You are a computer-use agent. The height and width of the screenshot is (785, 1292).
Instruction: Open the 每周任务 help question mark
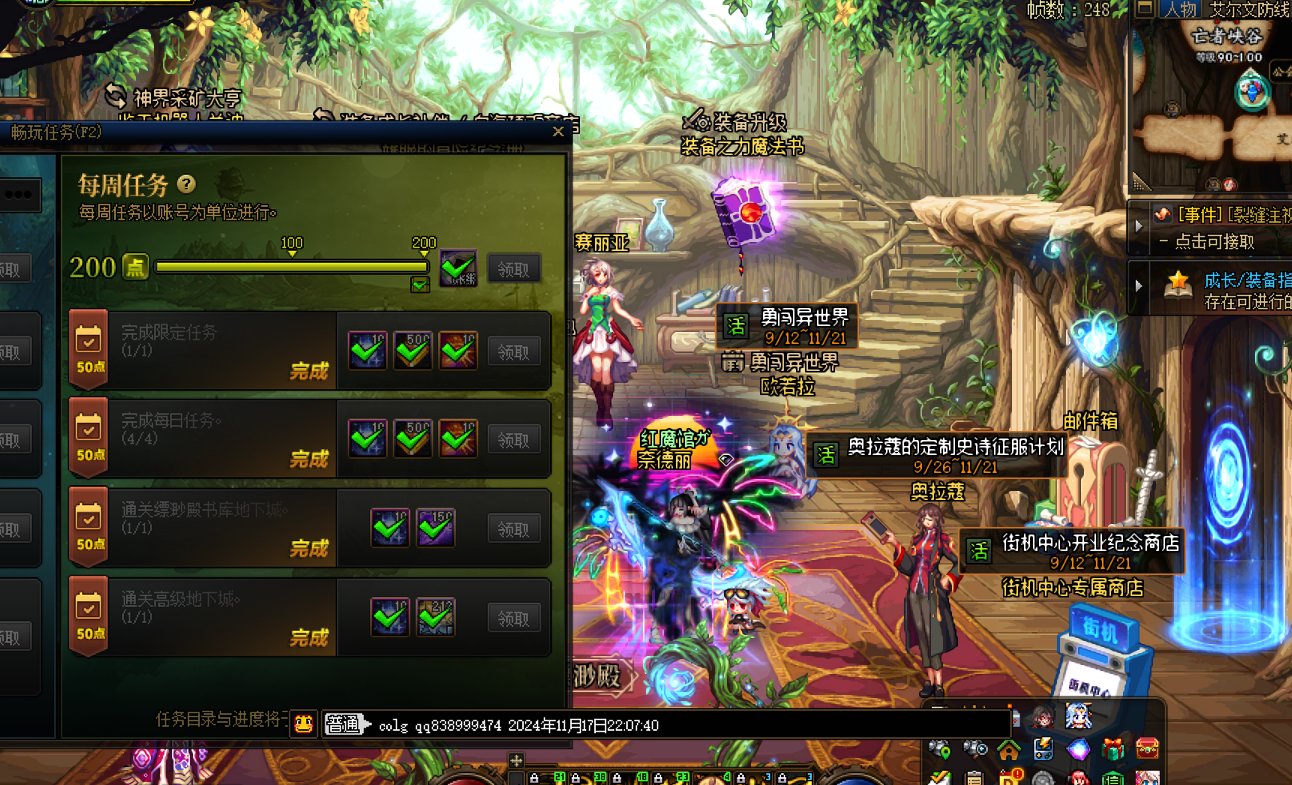pyautogui.click(x=186, y=184)
